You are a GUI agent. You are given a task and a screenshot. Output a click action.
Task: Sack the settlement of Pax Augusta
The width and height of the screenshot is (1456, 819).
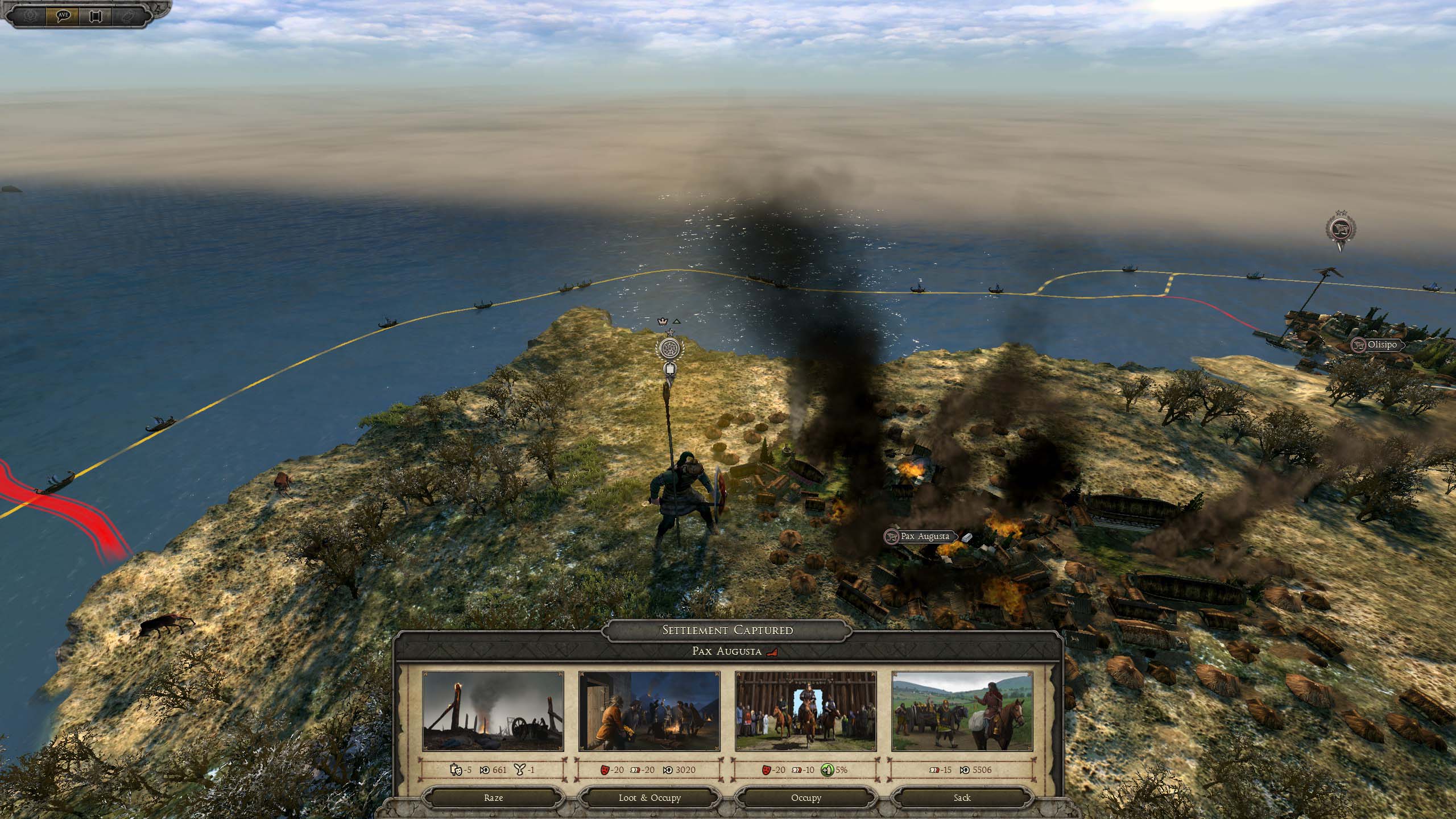point(962,797)
